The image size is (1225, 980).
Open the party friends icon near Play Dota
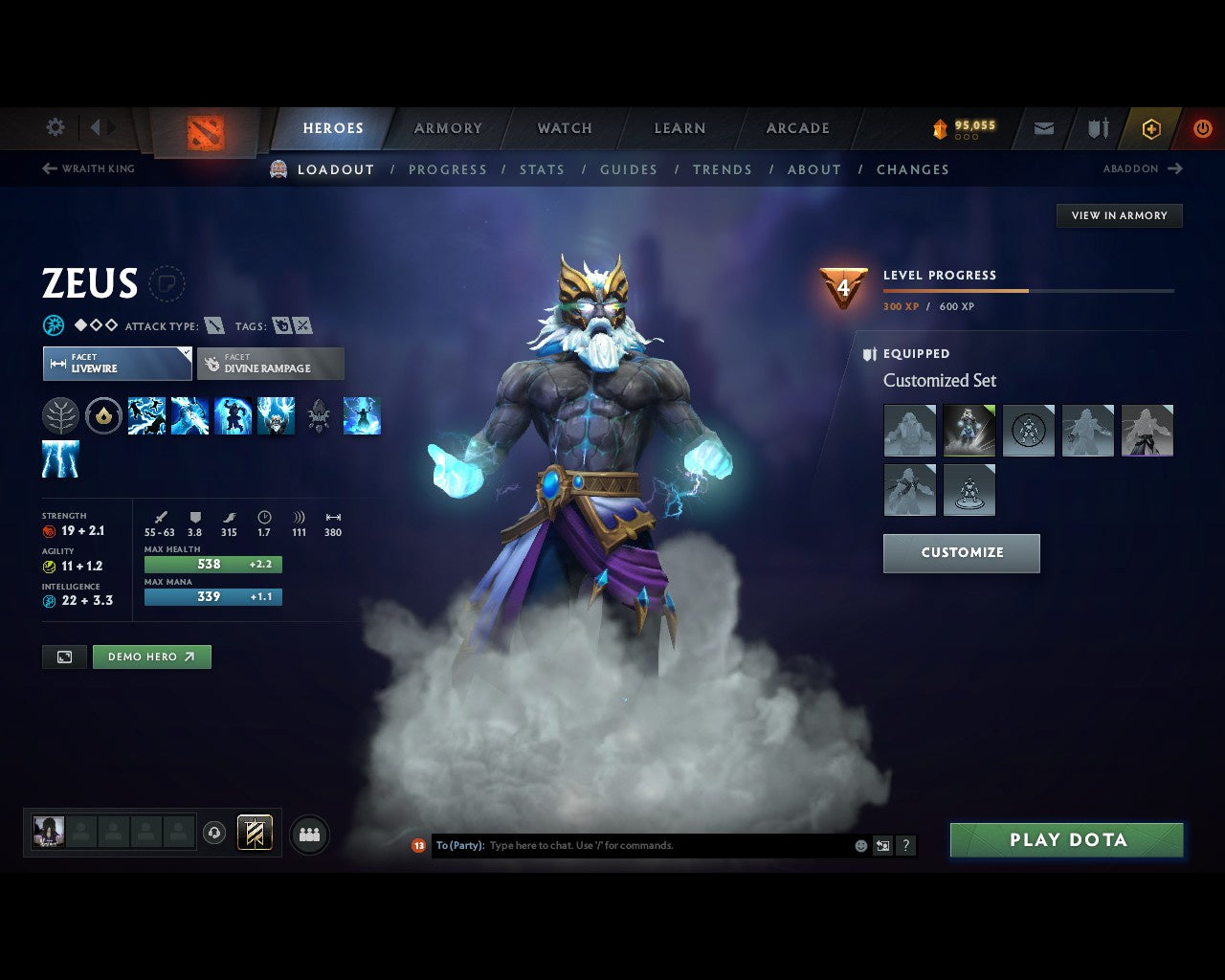[x=308, y=835]
